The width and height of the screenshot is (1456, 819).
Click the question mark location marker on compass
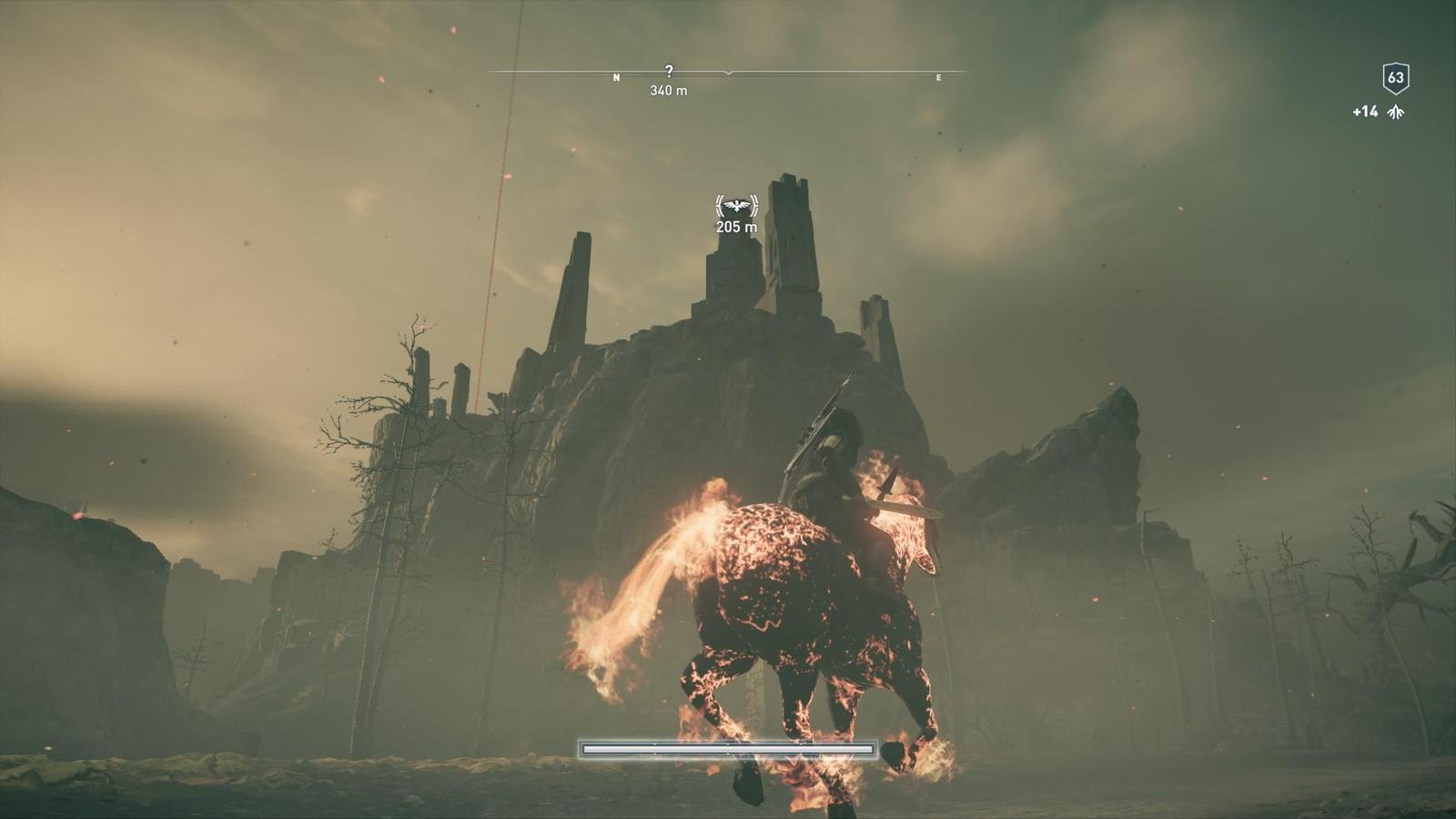[x=669, y=70]
